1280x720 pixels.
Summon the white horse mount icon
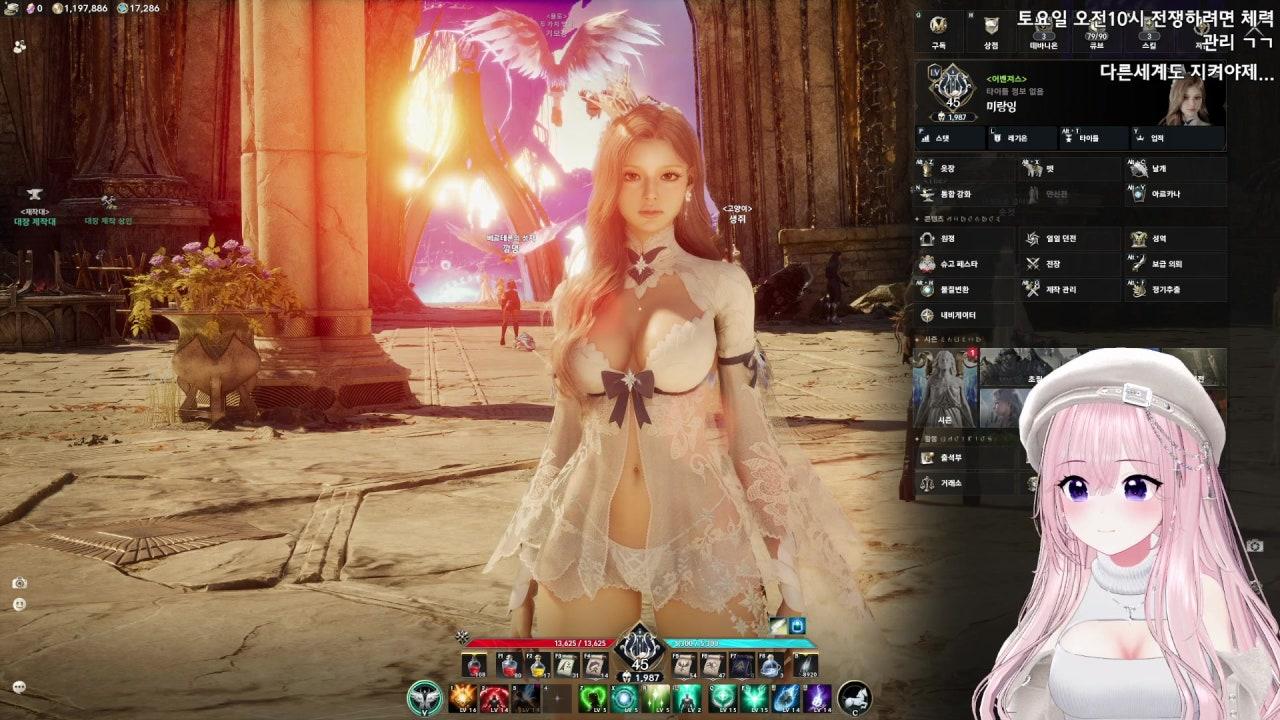(x=854, y=697)
